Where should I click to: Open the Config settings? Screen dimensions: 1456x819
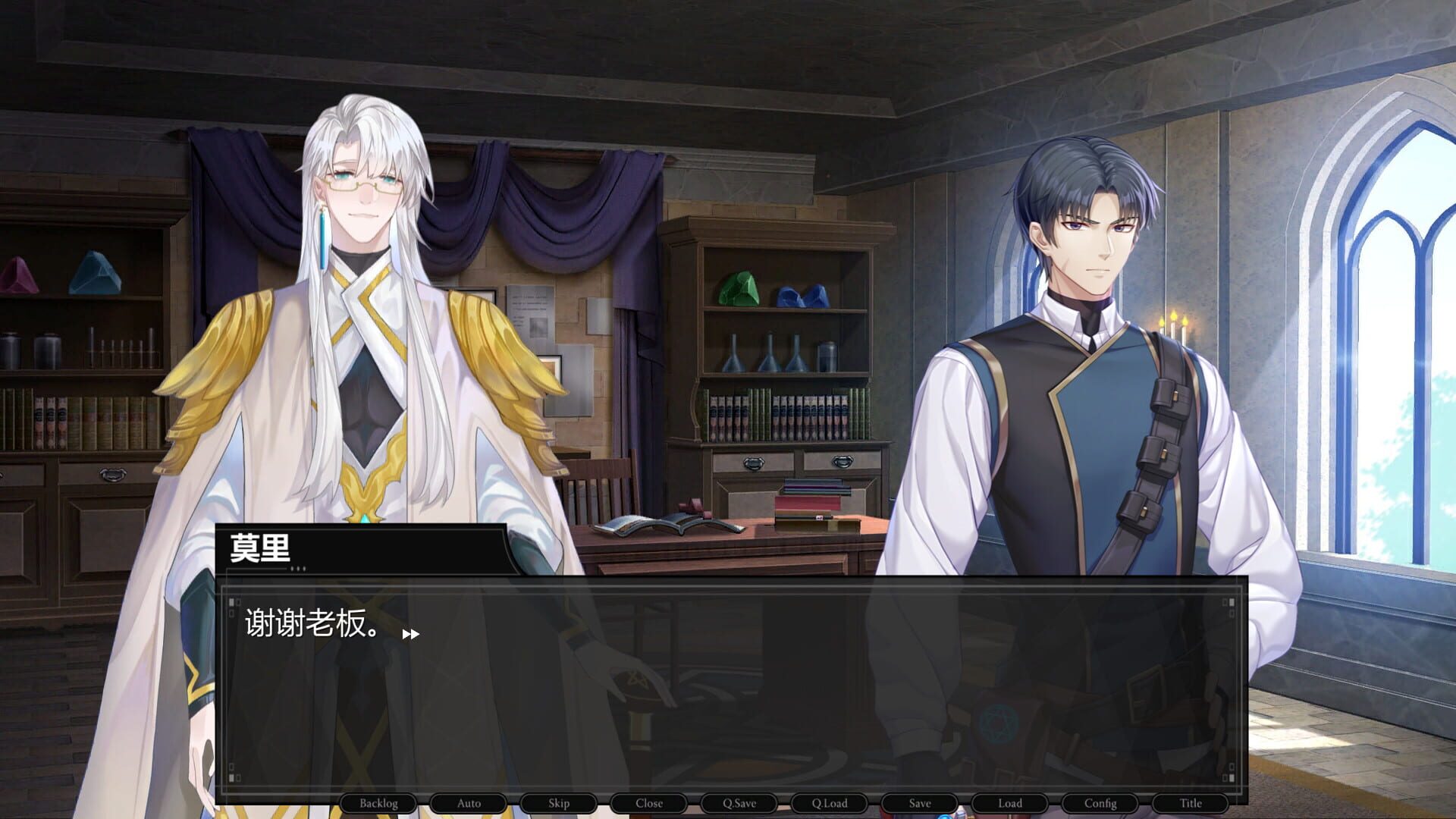click(x=1100, y=803)
